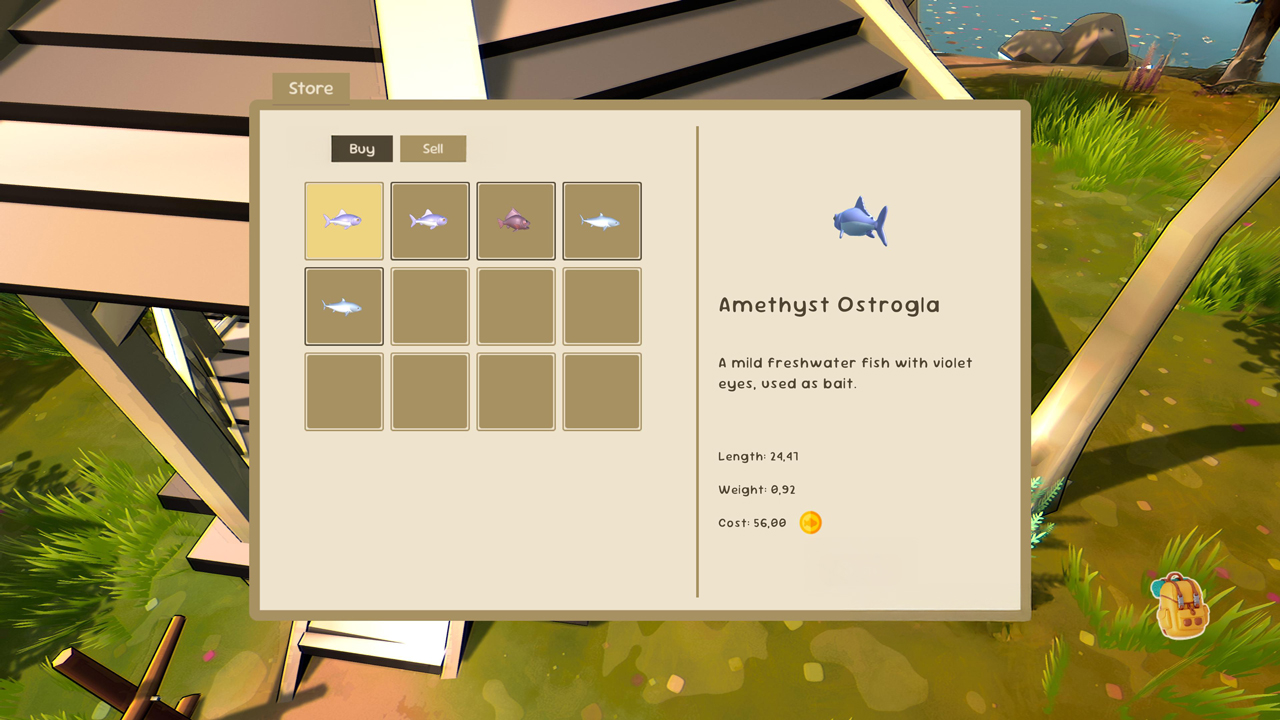Pick the dark red fish in the third slot
Viewport: 1280px width, 720px height.
pos(516,220)
